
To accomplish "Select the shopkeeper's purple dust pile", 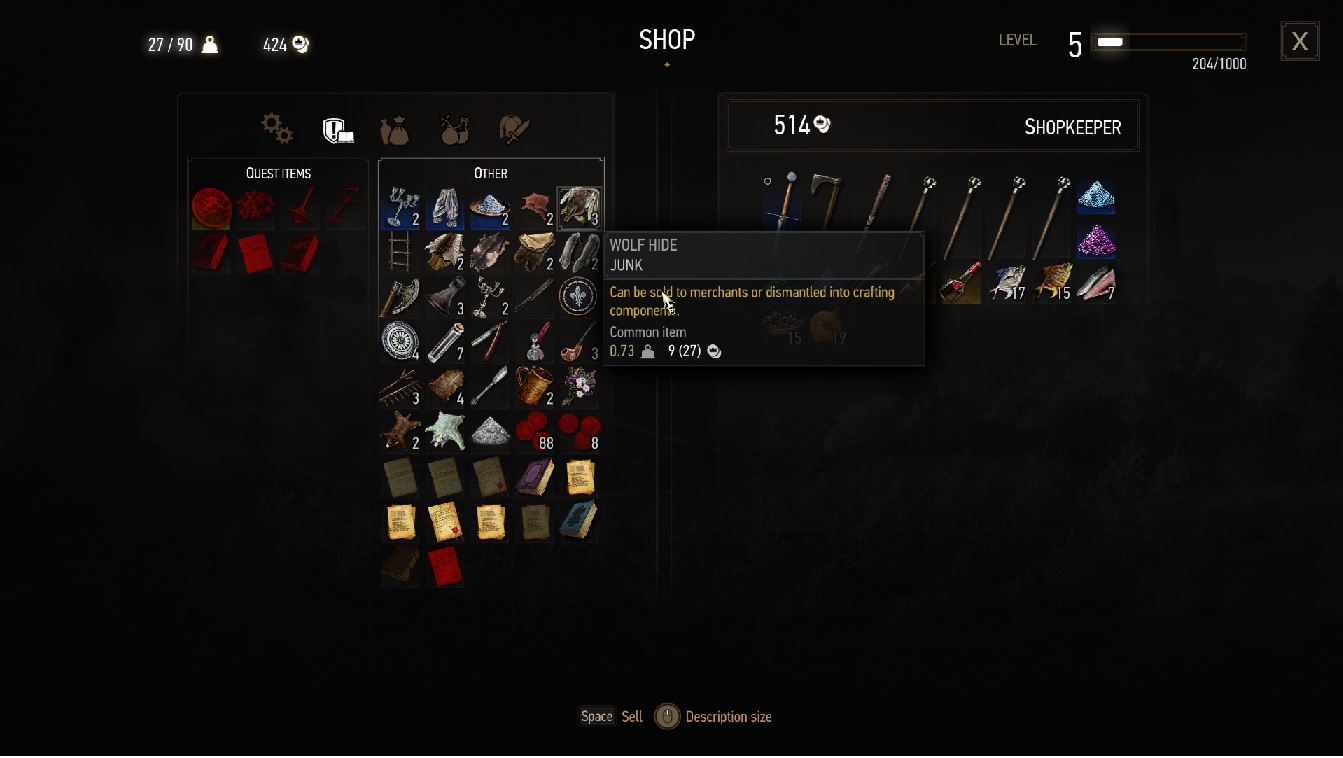I will click(x=1095, y=241).
